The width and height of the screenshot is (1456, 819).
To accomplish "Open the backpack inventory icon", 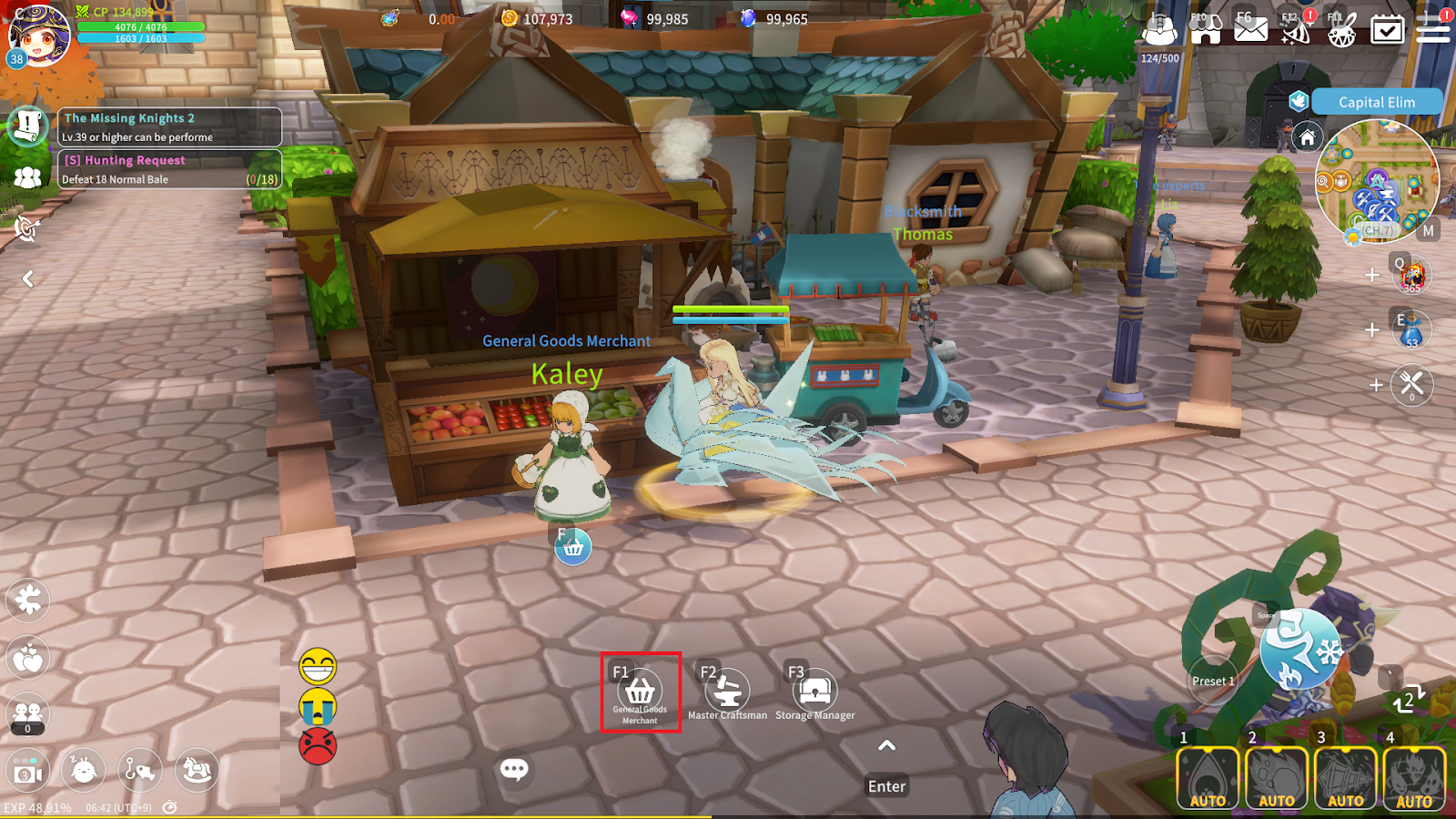I will click(1159, 29).
